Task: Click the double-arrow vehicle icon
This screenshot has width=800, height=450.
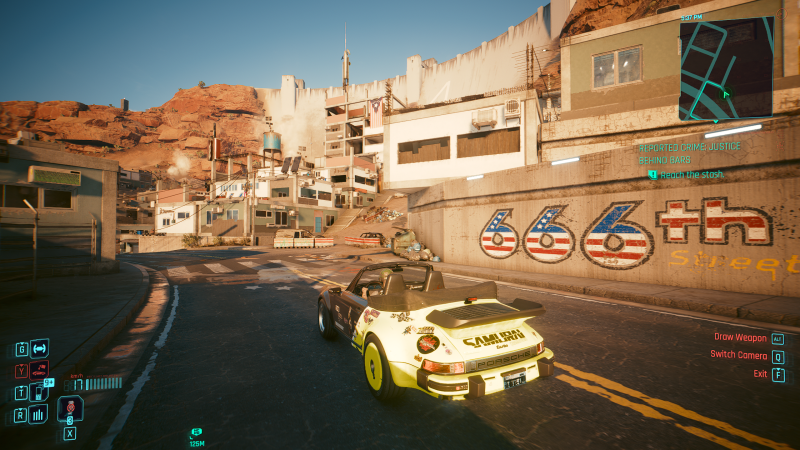Action: click(x=39, y=348)
